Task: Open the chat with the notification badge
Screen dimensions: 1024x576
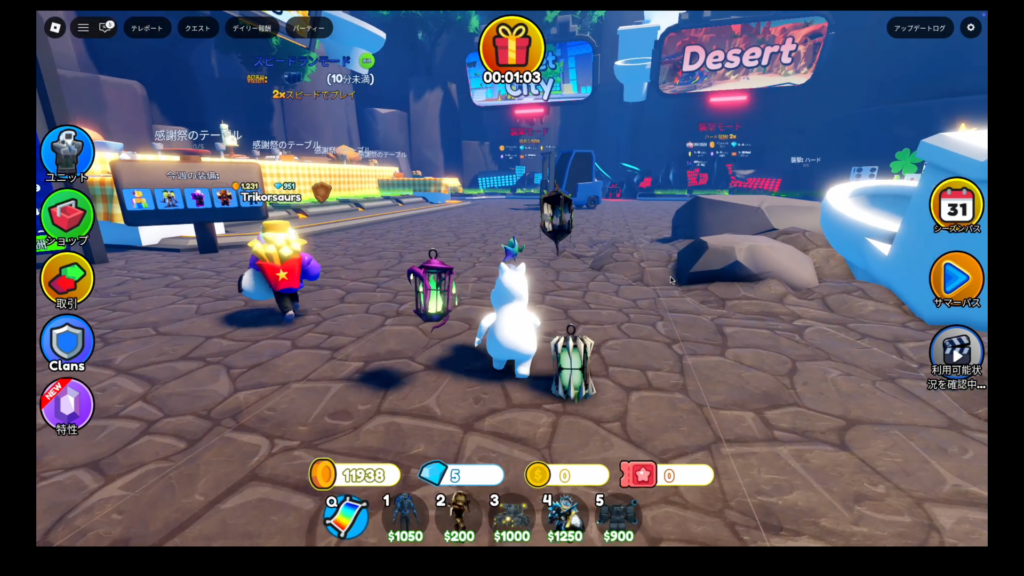Action: 105,28
